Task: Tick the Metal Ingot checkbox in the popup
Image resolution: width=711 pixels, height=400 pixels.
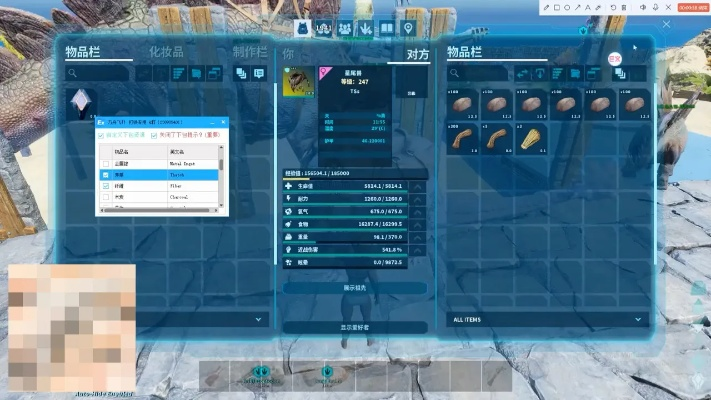Action: tap(106, 163)
